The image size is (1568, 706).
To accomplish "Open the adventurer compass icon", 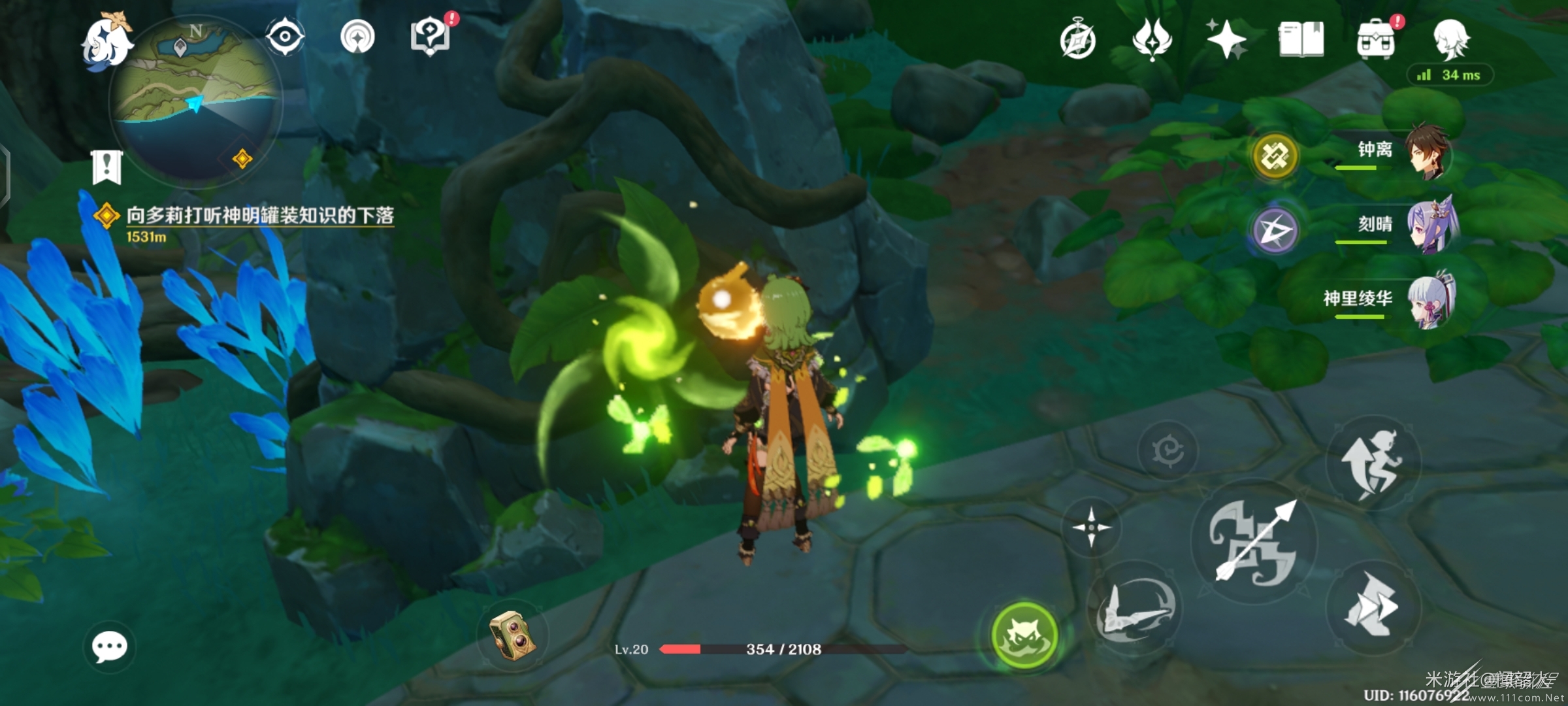I will click(x=1078, y=41).
